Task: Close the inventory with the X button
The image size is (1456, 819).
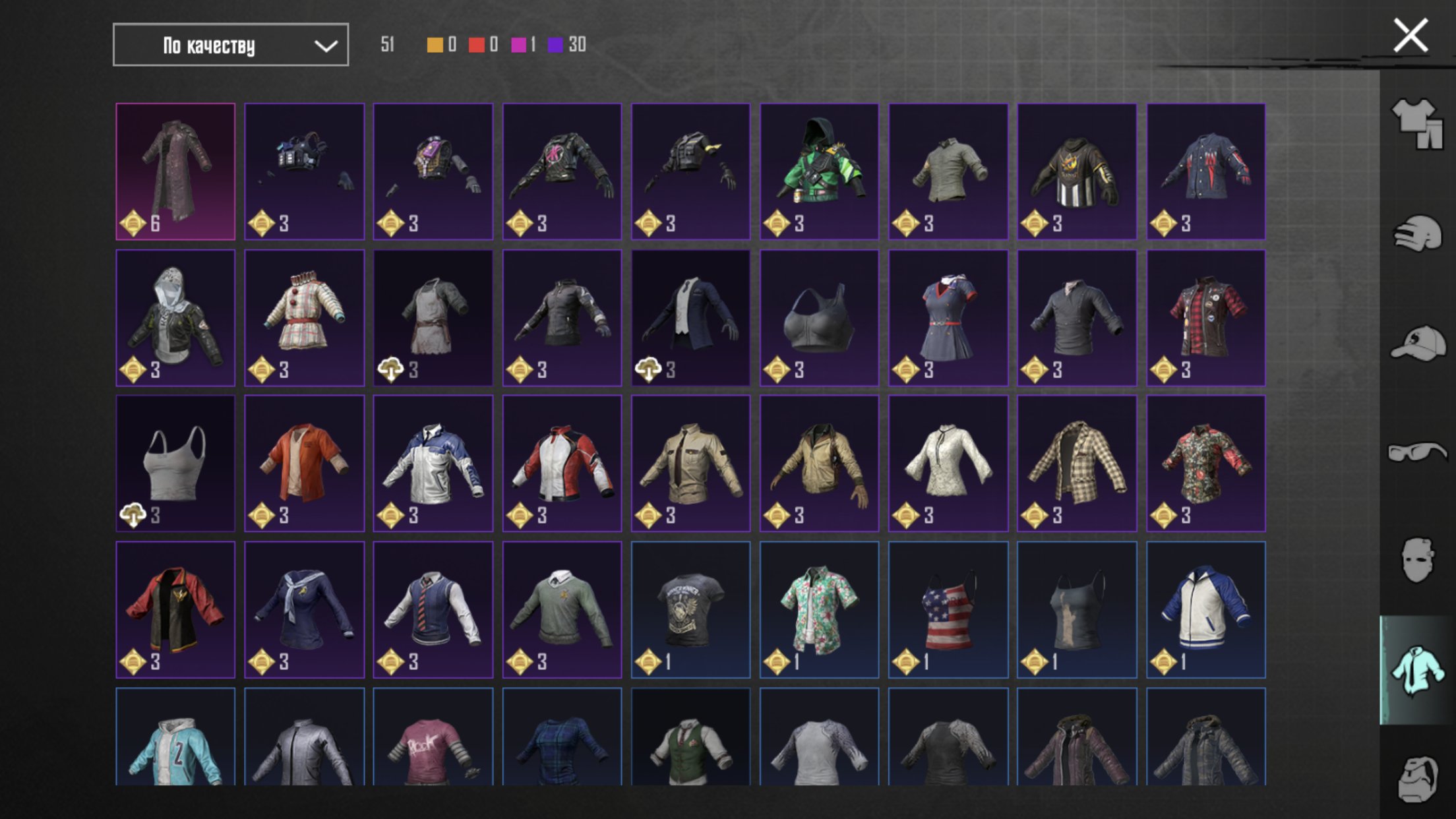Action: [1410, 36]
